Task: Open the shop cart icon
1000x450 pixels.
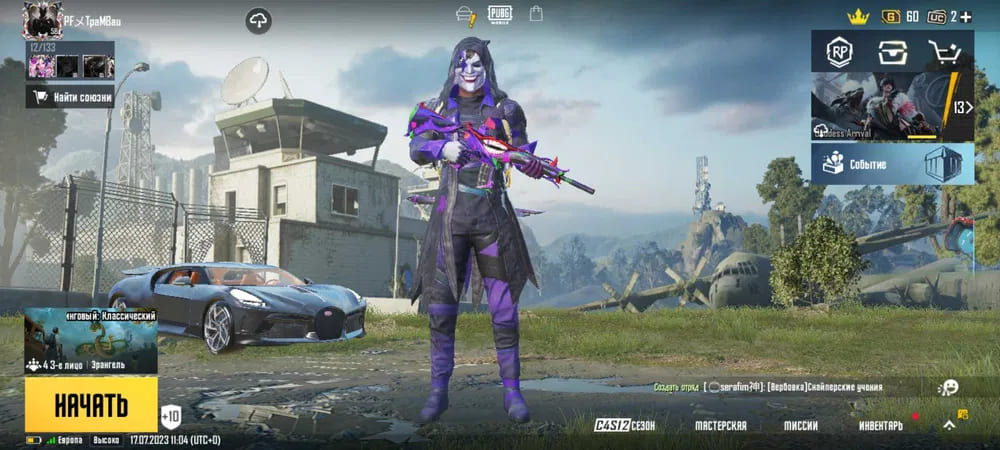Action: click(944, 52)
